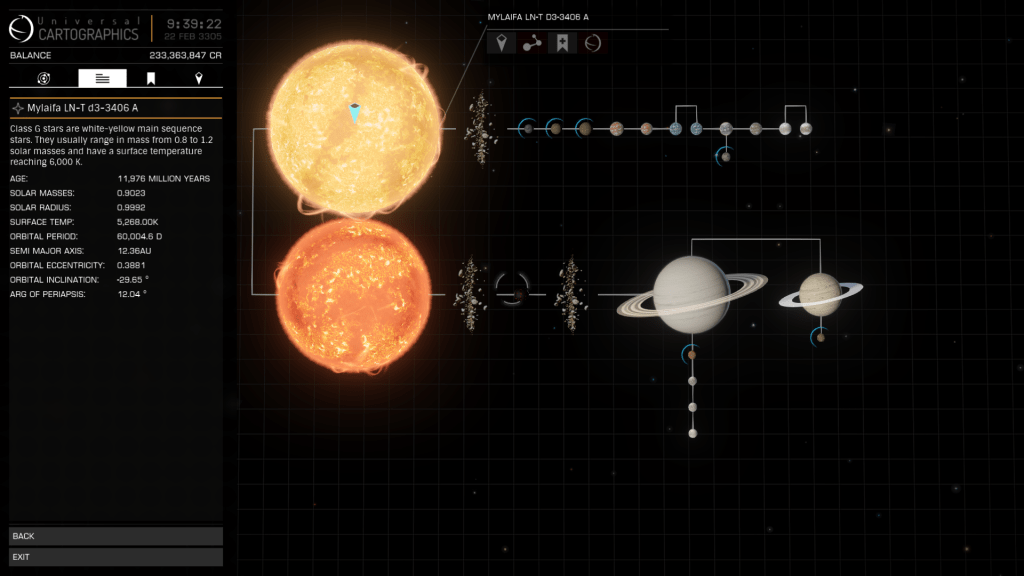Click the BACK button

coord(115,536)
